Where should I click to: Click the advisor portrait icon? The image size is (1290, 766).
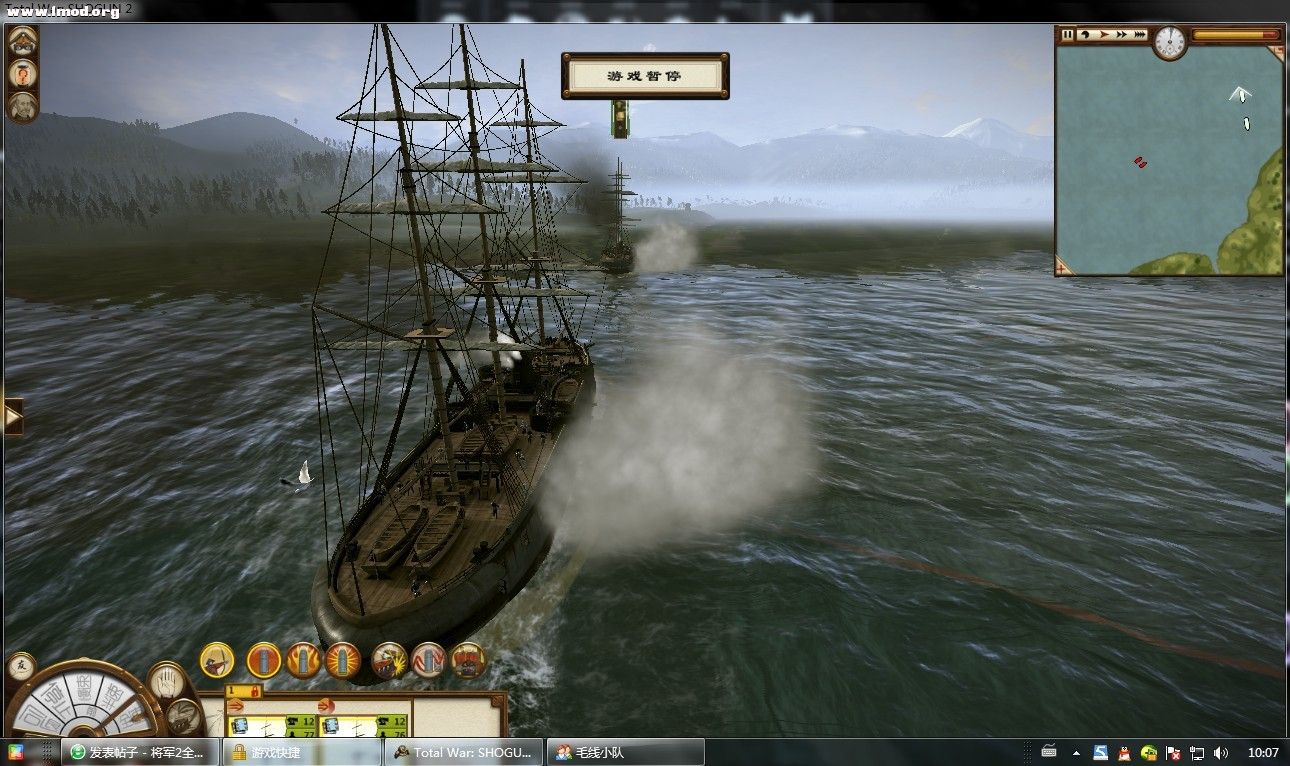(22, 106)
